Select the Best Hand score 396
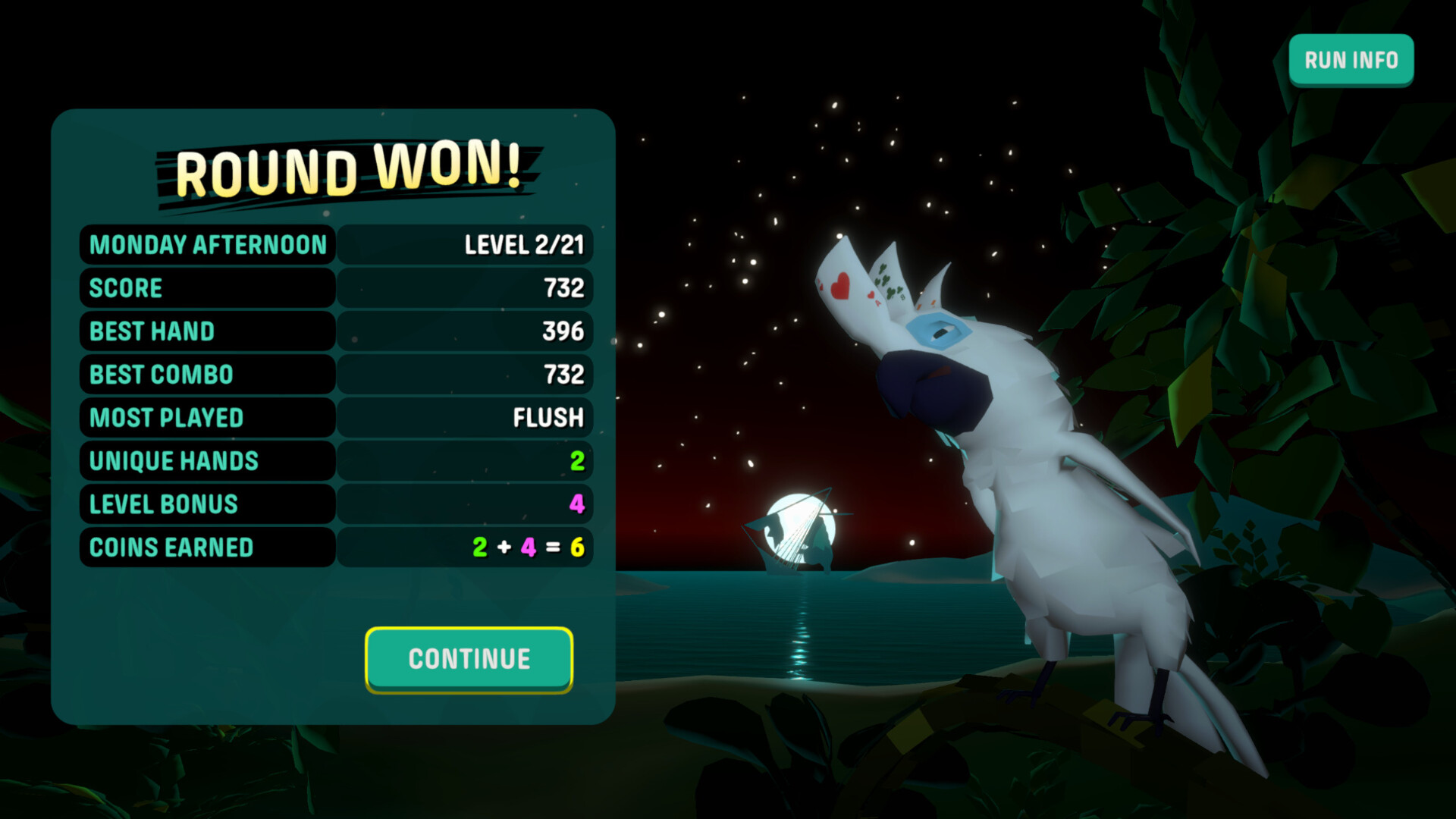This screenshot has height=819, width=1456. point(563,331)
